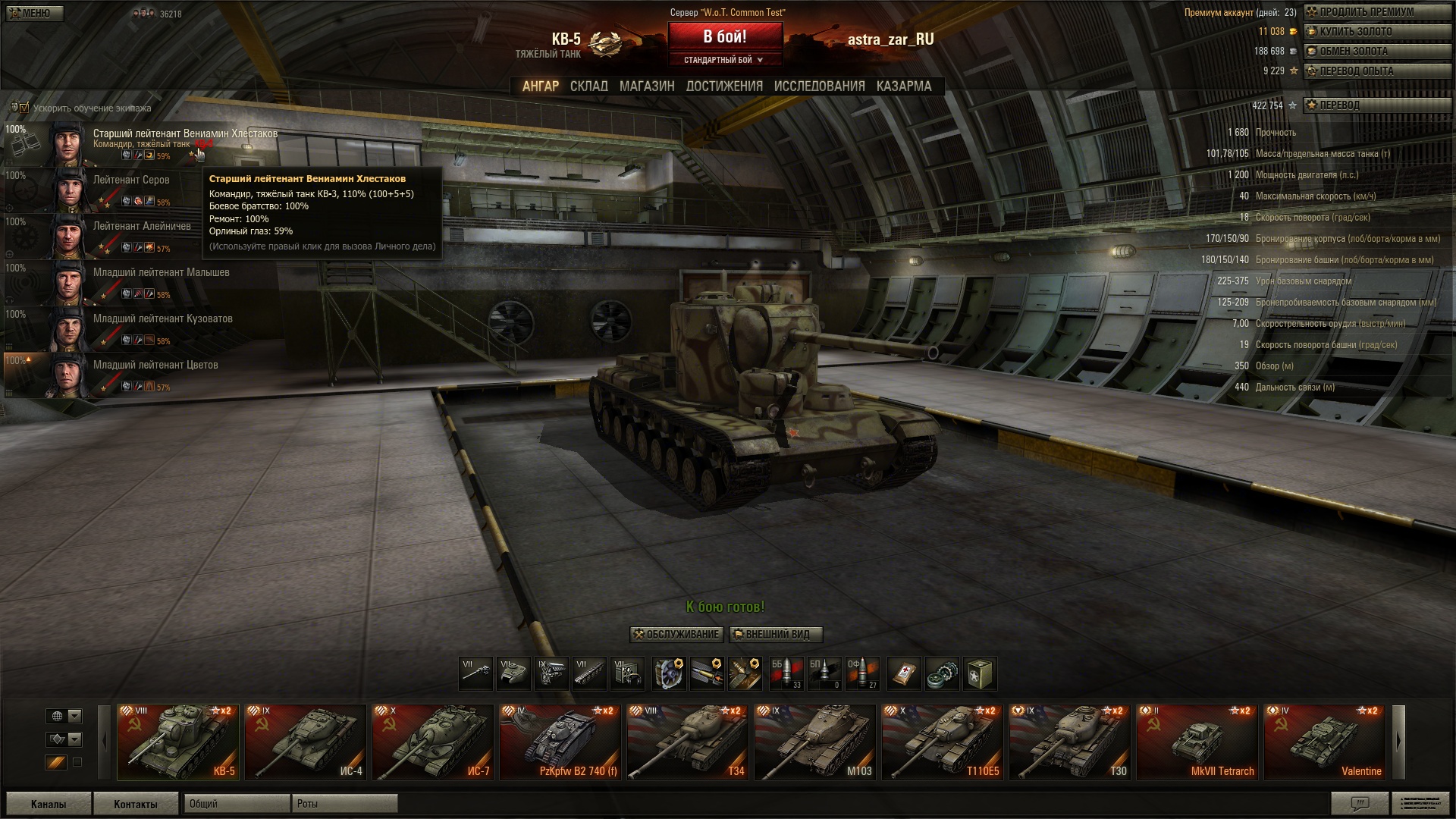Click Продлить премиум button

tap(1366, 12)
